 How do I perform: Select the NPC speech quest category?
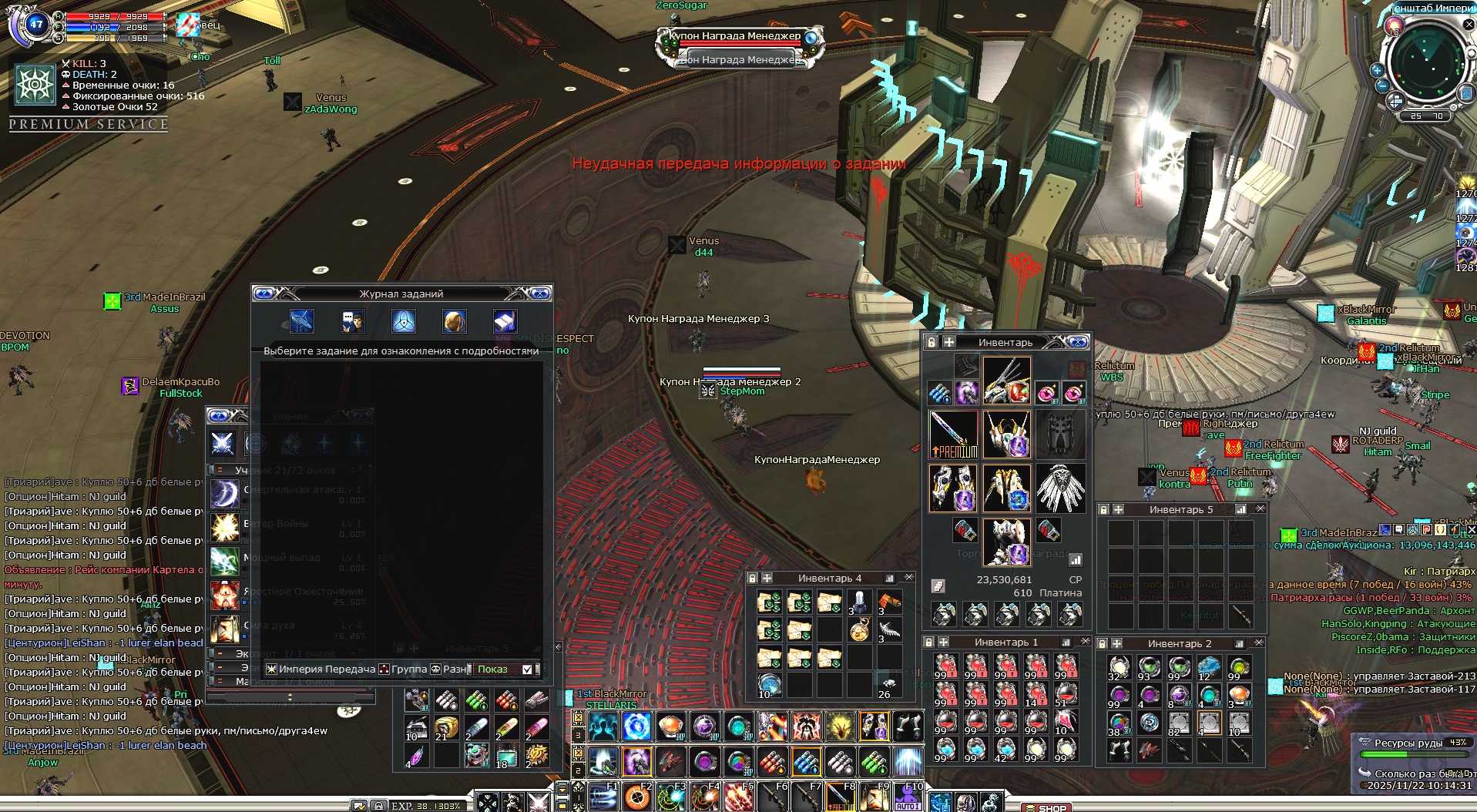coord(352,320)
